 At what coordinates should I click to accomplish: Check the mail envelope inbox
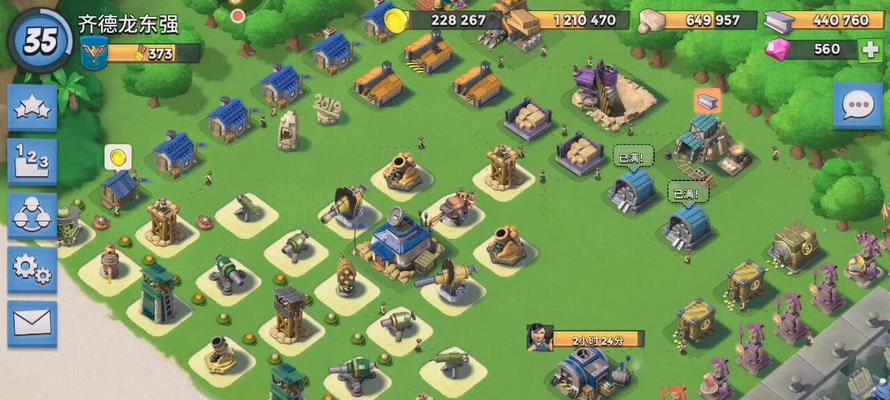coord(32,322)
